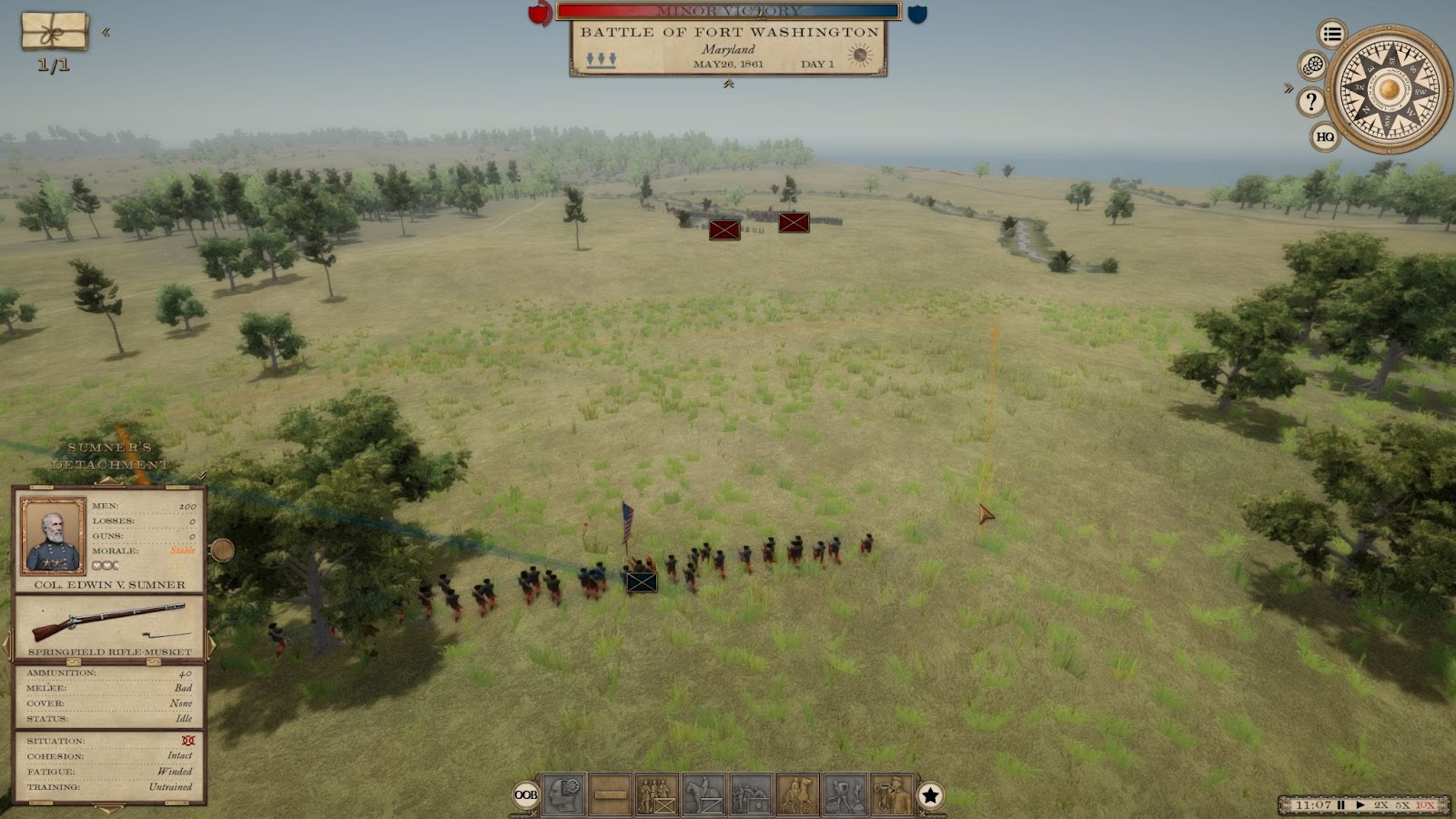
Task: Select the digging soldier entrench icon
Action: [844, 795]
